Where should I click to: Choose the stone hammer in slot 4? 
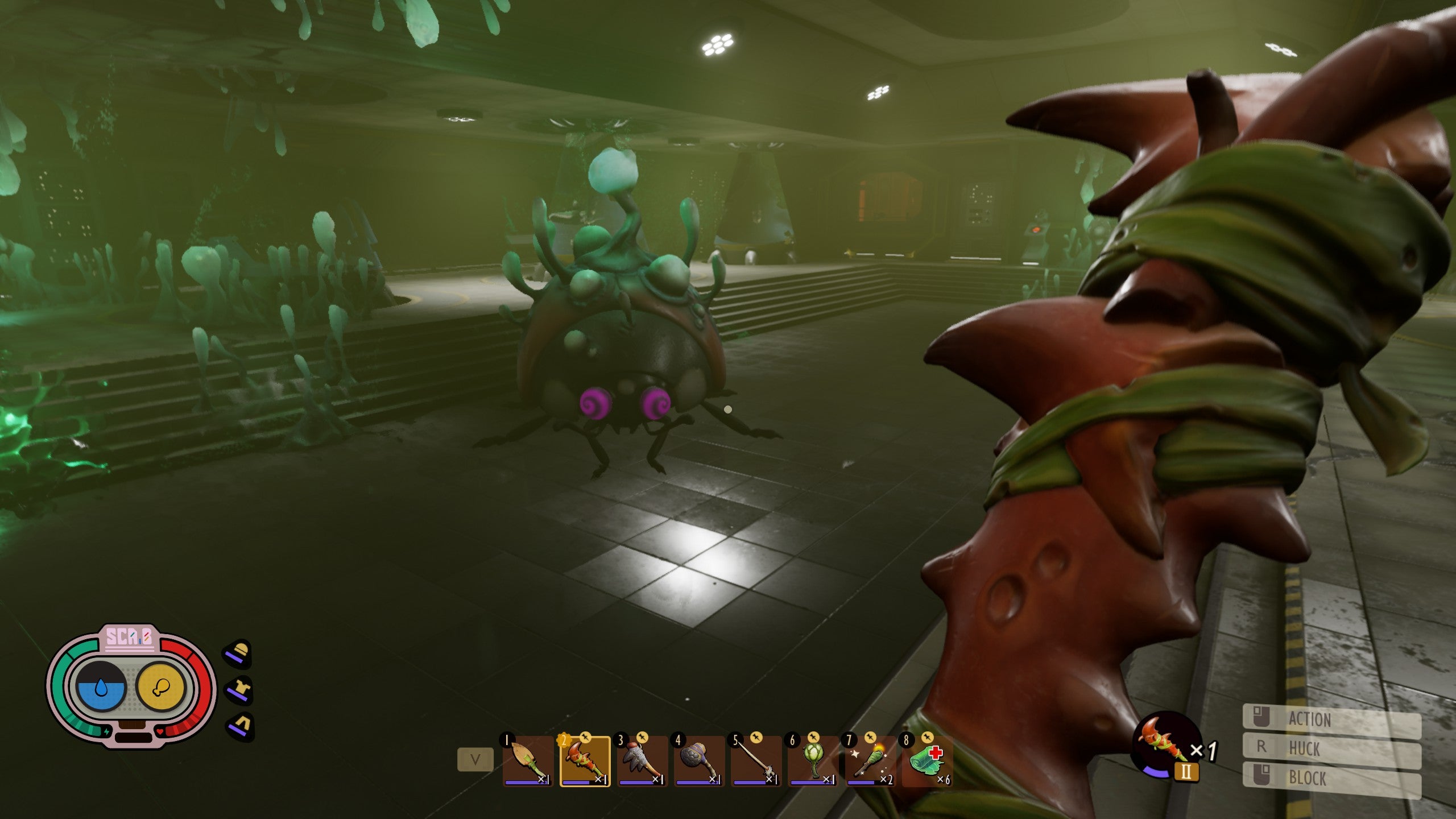click(x=699, y=761)
